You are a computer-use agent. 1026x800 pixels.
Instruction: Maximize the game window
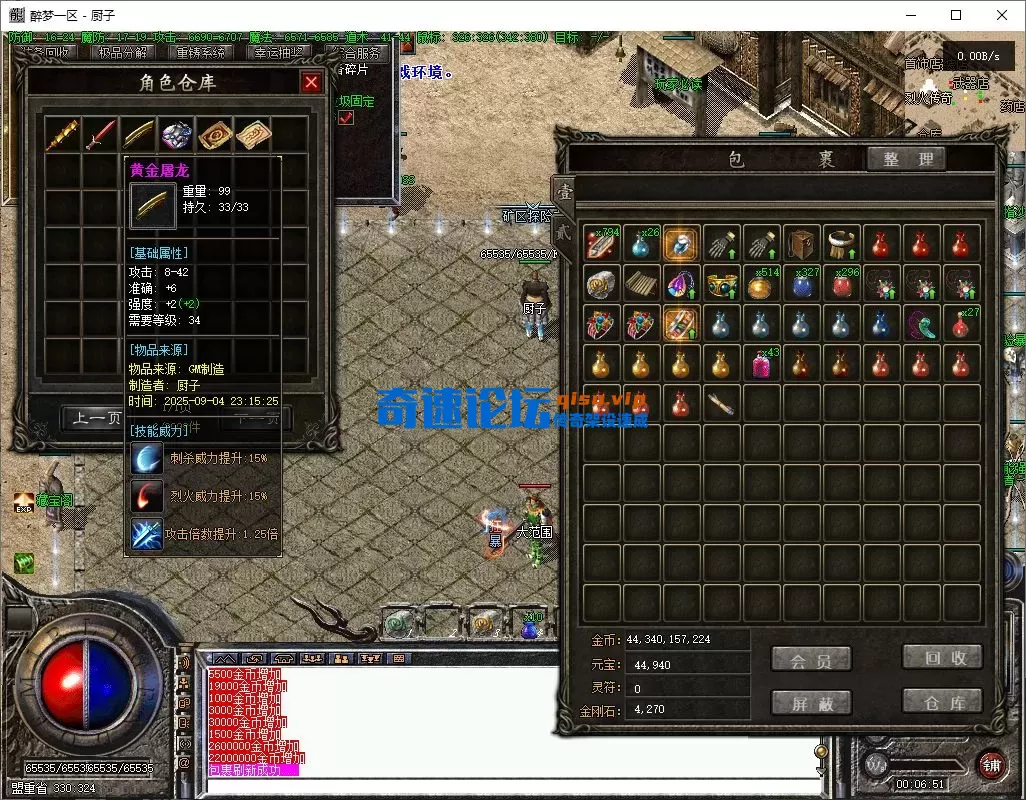956,15
